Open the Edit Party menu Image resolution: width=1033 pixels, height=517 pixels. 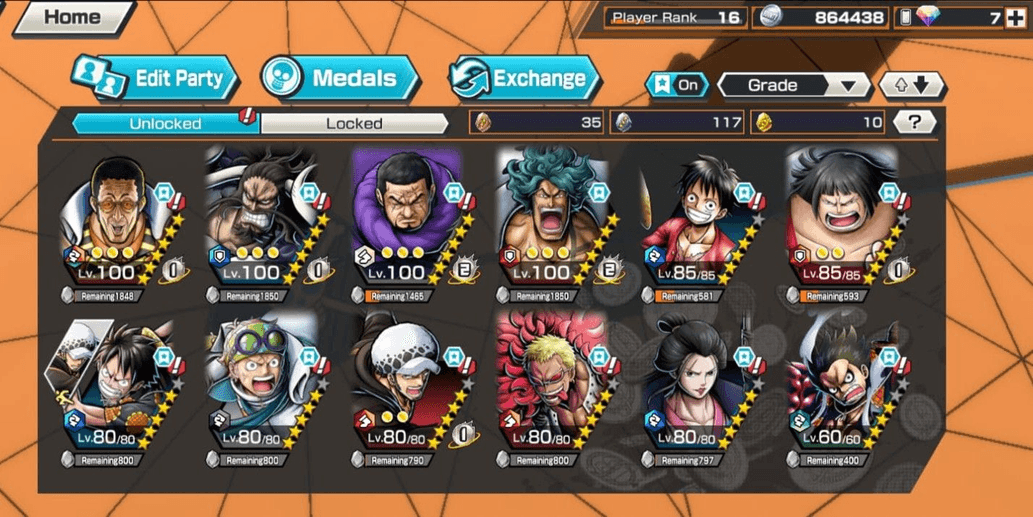tap(156, 78)
